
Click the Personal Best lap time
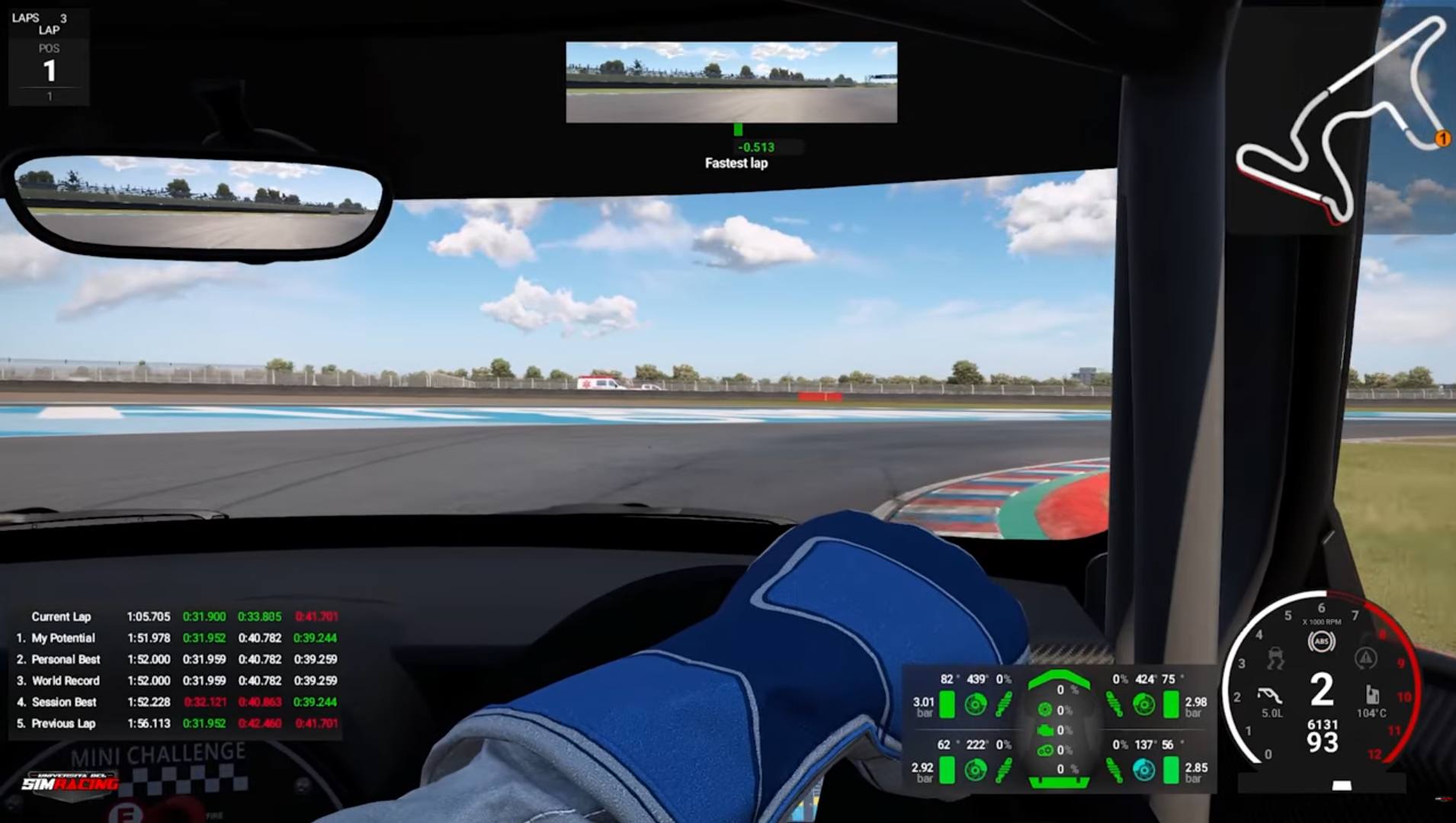pos(149,660)
